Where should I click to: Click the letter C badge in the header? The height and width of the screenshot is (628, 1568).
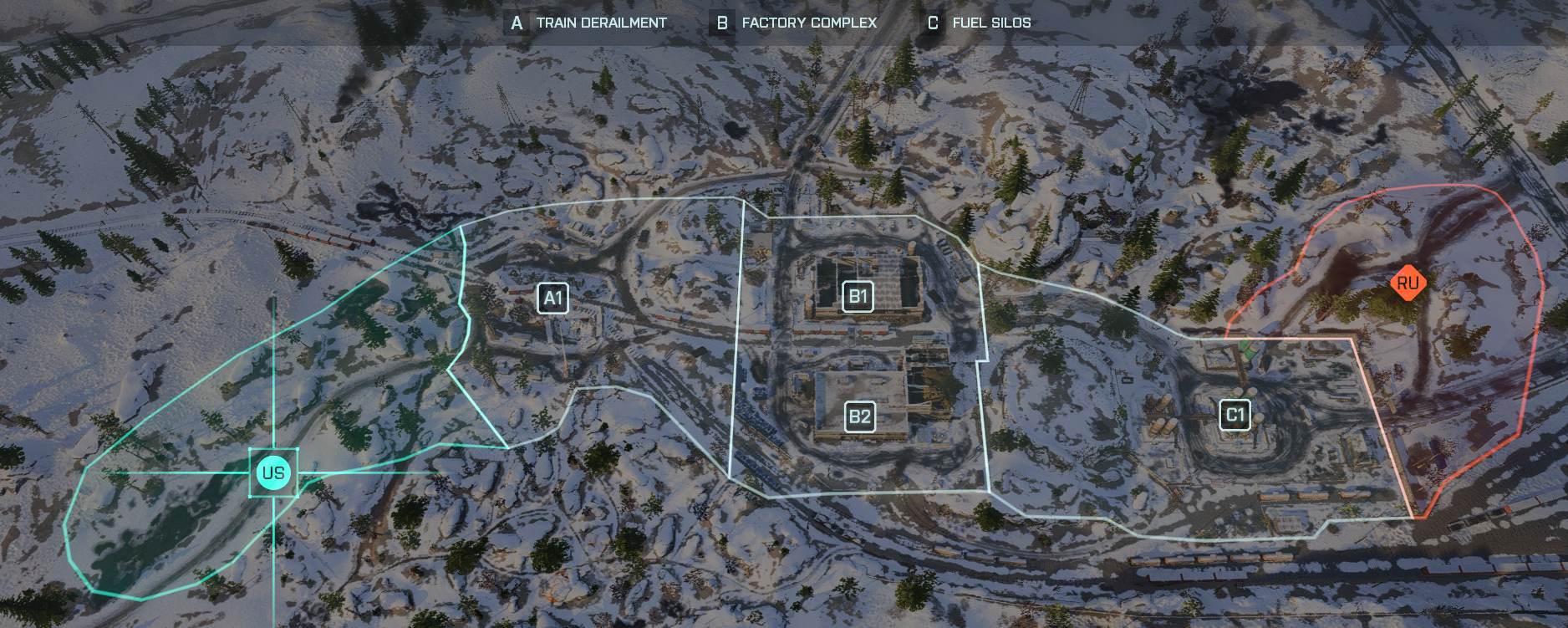(x=934, y=23)
